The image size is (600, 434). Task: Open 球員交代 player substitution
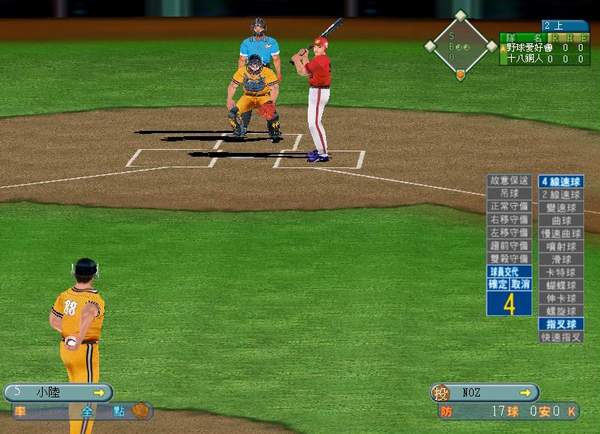pos(509,271)
